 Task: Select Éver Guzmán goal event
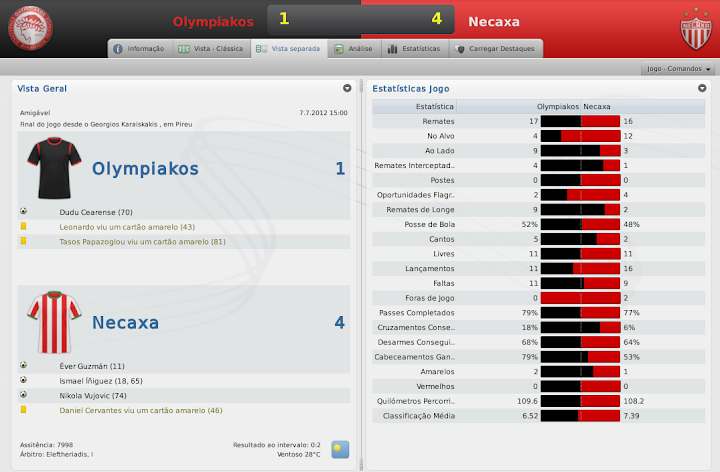coord(92,366)
